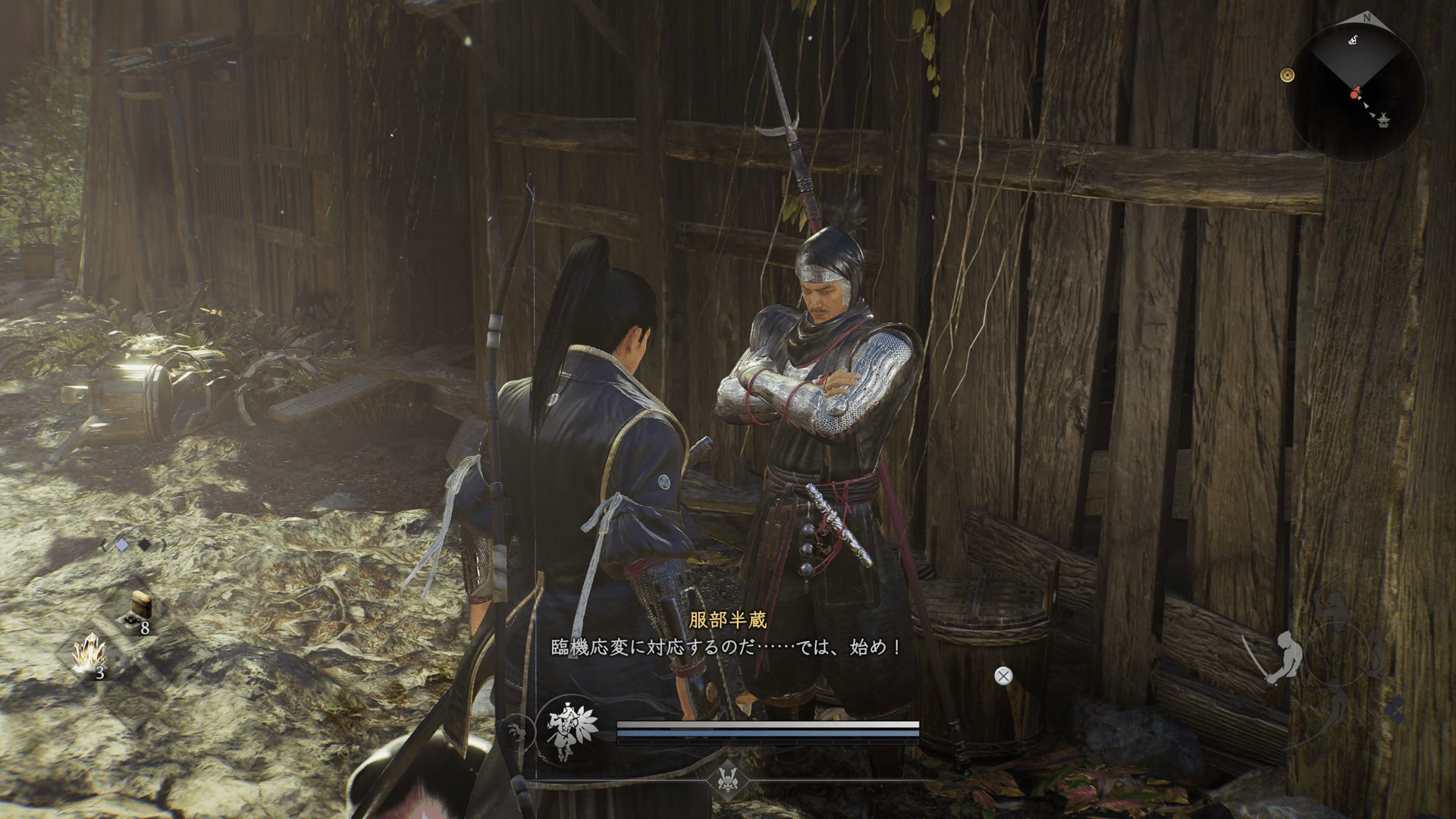Click the gold coin icon beside minimap
The width and height of the screenshot is (1456, 819).
[1287, 75]
